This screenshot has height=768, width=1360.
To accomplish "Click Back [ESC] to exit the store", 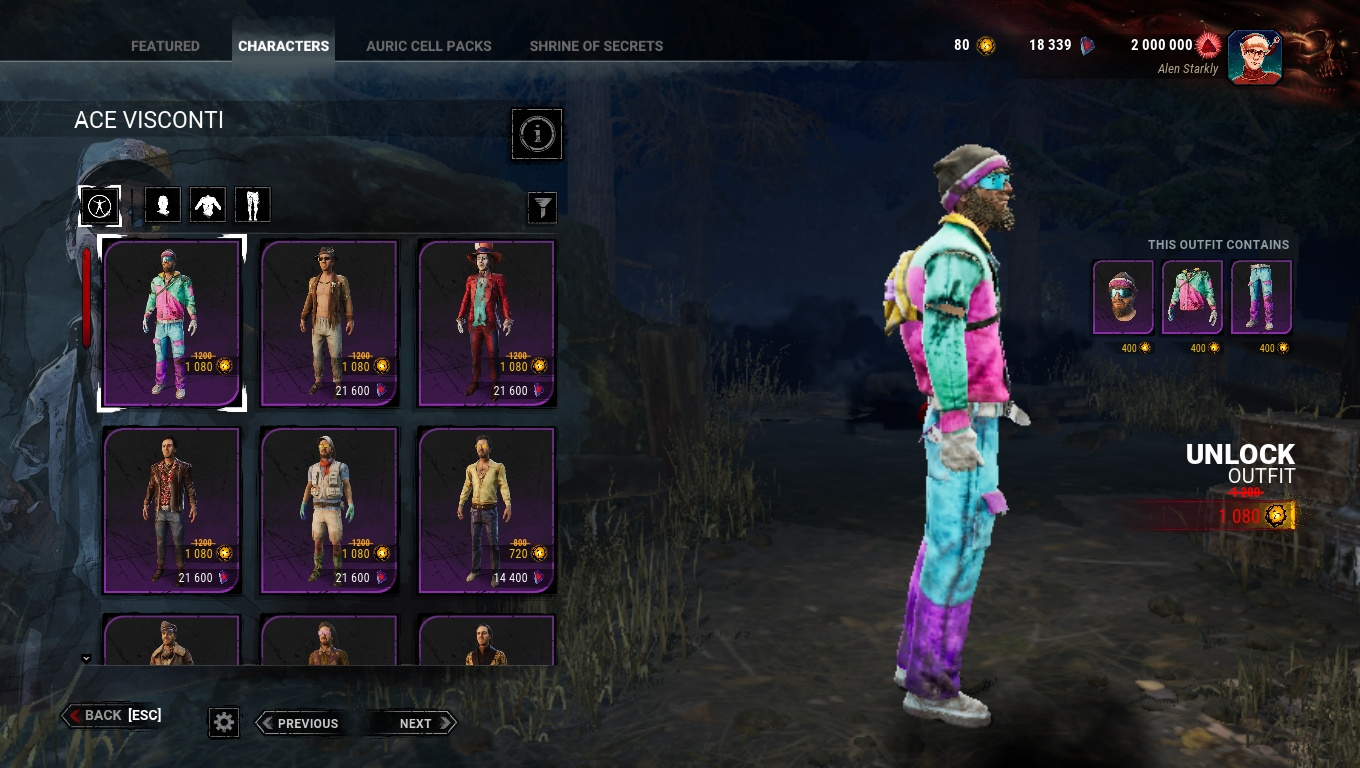I will [x=110, y=714].
